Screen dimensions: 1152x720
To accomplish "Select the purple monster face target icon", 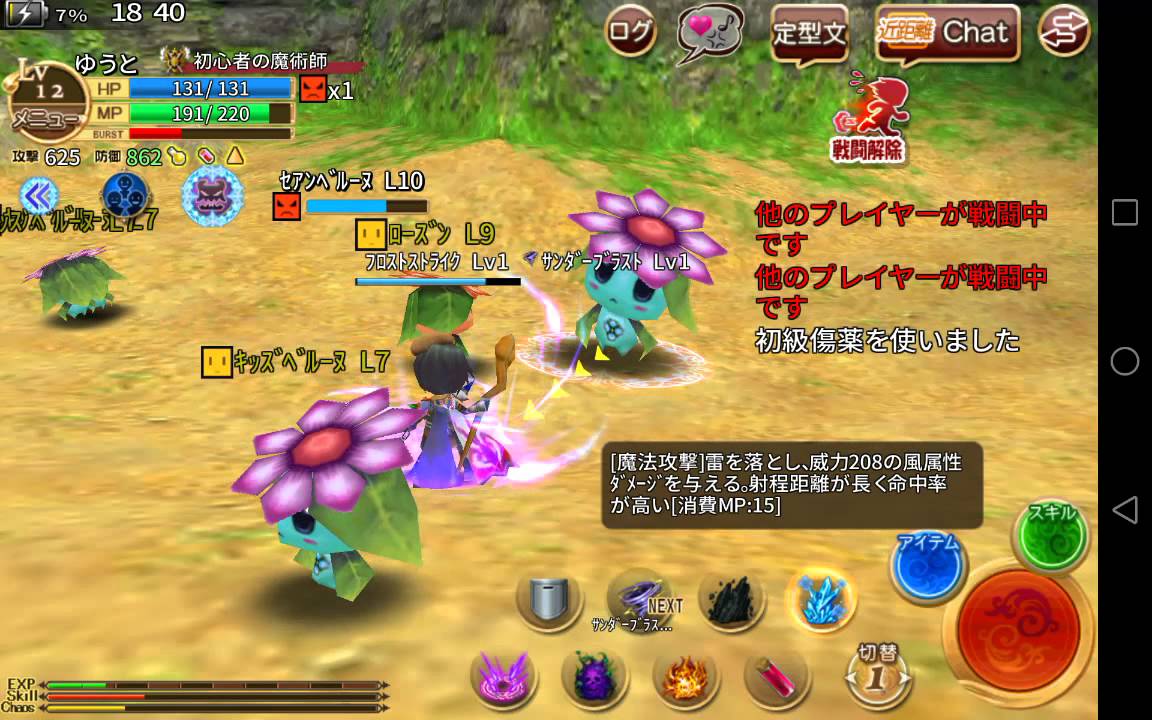I will [212, 195].
